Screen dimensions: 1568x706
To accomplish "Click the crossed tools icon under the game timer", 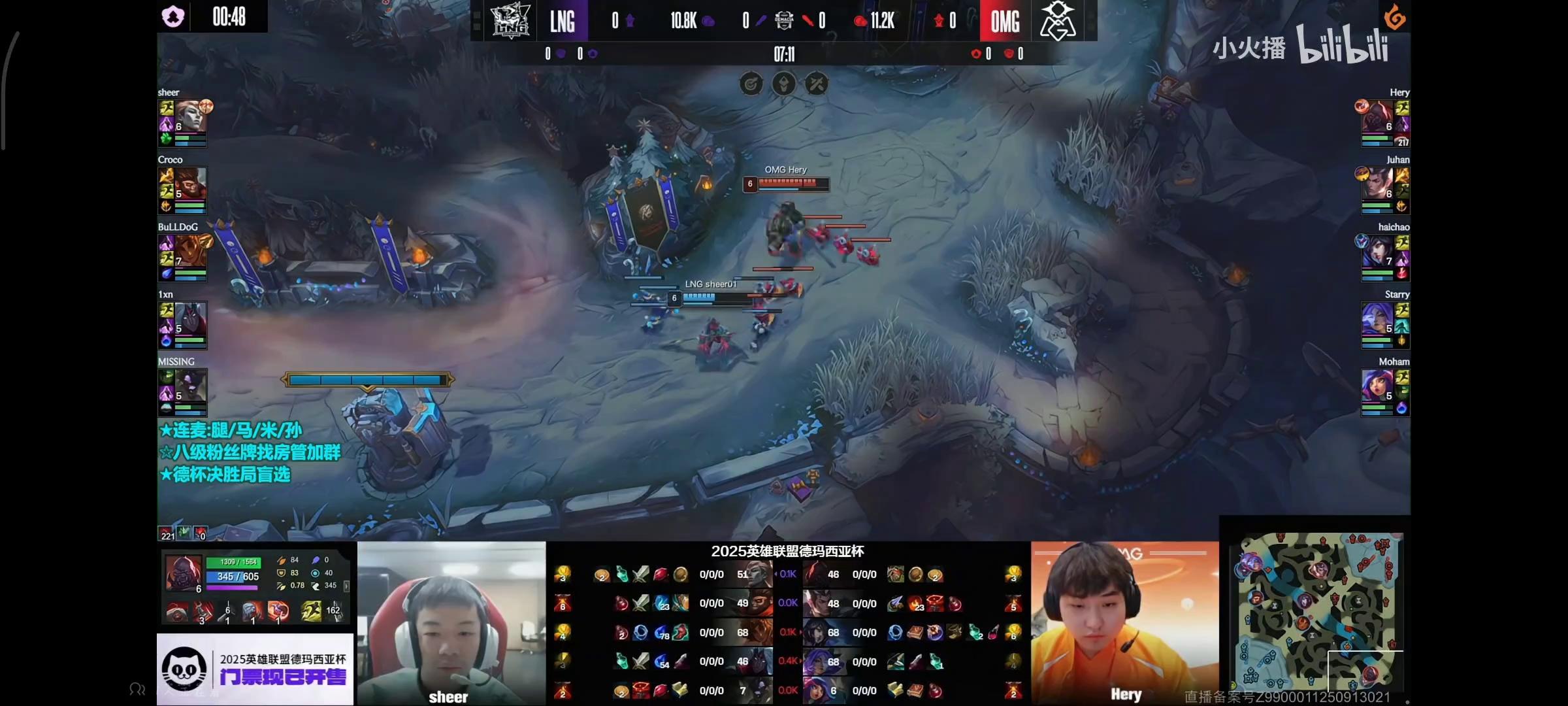I will tap(816, 84).
